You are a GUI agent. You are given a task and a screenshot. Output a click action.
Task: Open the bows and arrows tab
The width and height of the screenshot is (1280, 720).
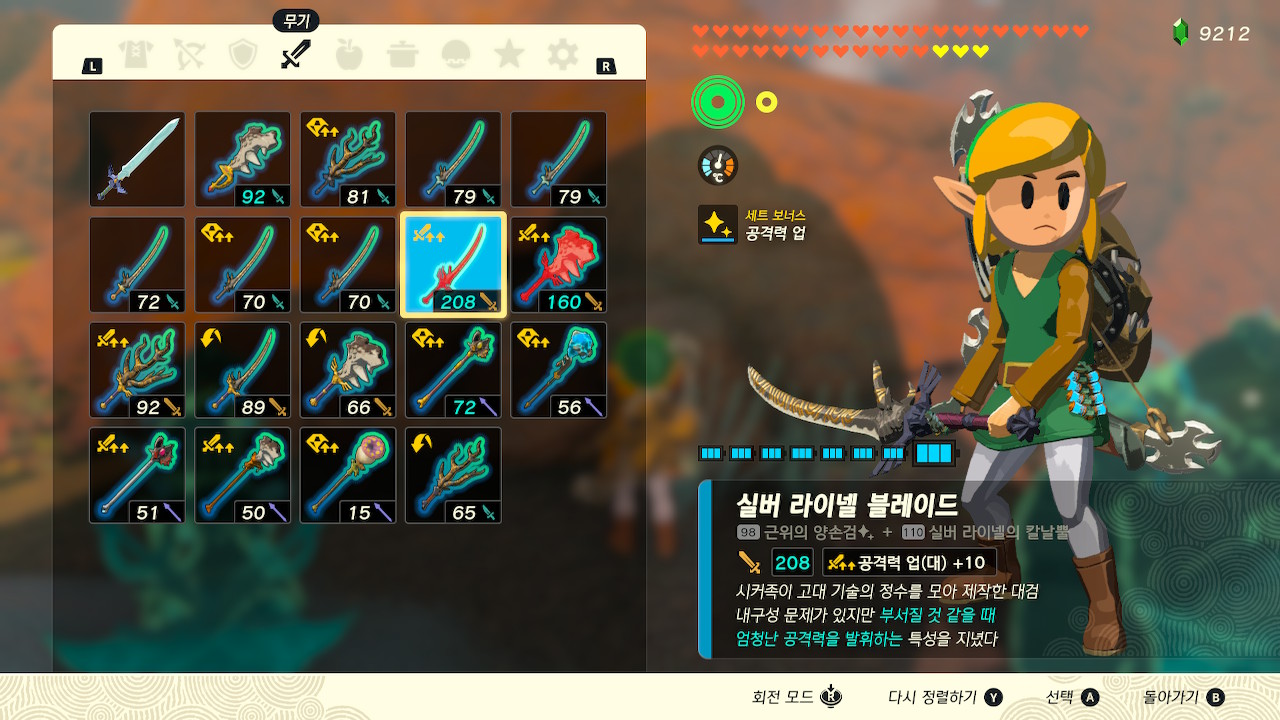pyautogui.click(x=189, y=54)
